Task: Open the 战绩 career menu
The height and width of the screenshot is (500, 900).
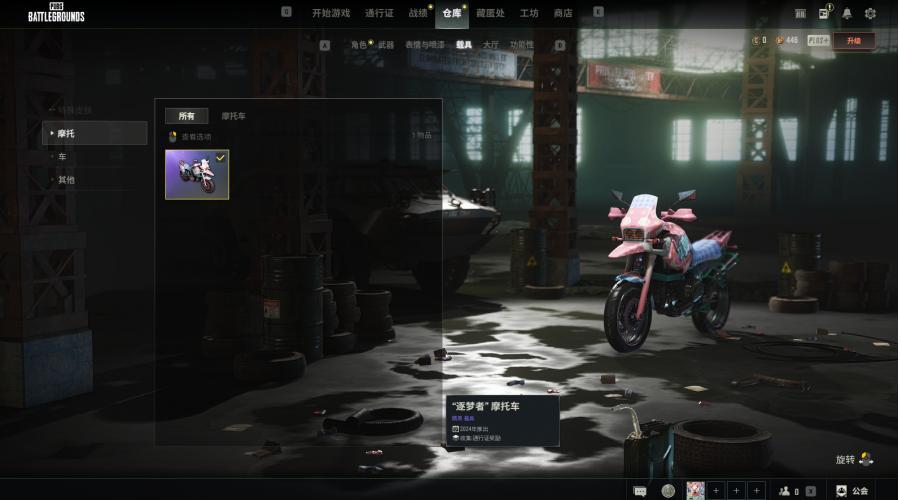Action: pyautogui.click(x=417, y=13)
